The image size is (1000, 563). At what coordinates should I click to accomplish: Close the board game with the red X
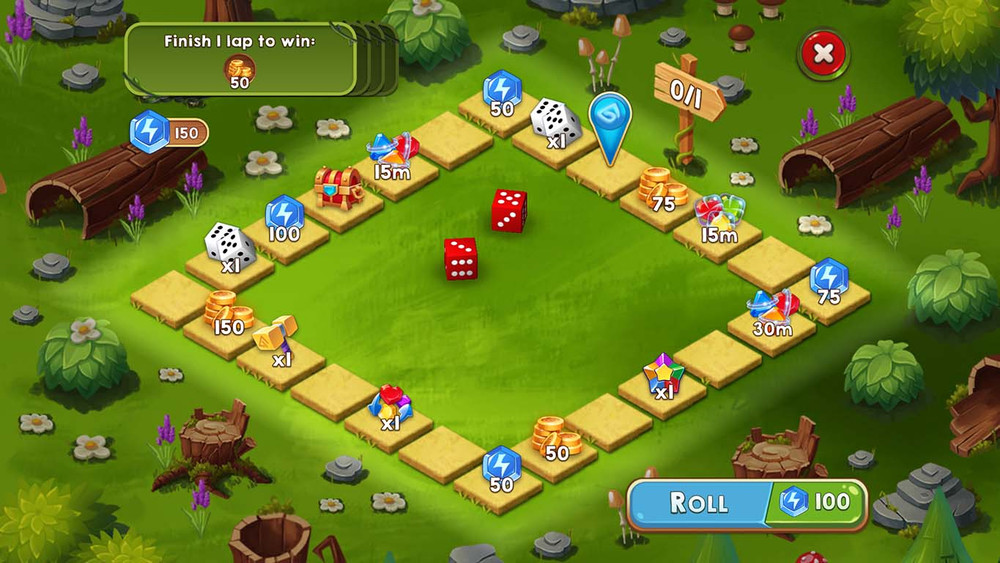pos(823,54)
